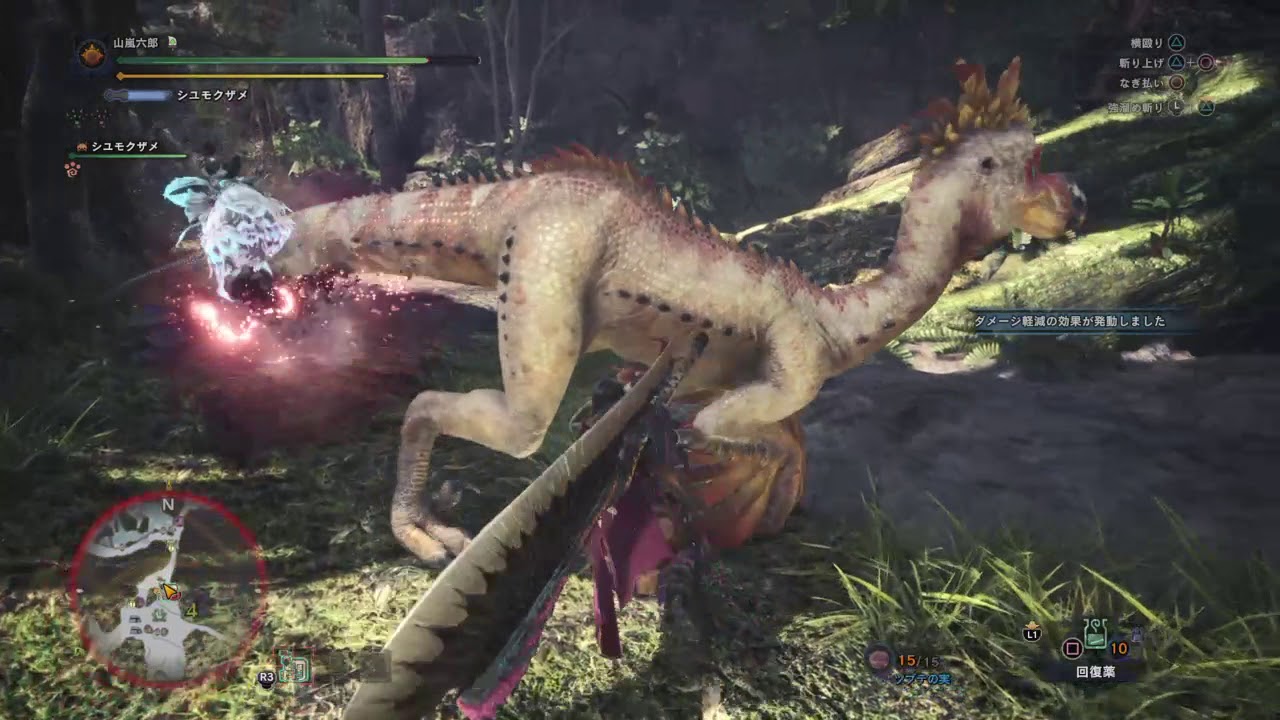Select the ツブテの実 slinger ammo icon
This screenshot has width=1280, height=720.
pyautogui.click(x=880, y=658)
